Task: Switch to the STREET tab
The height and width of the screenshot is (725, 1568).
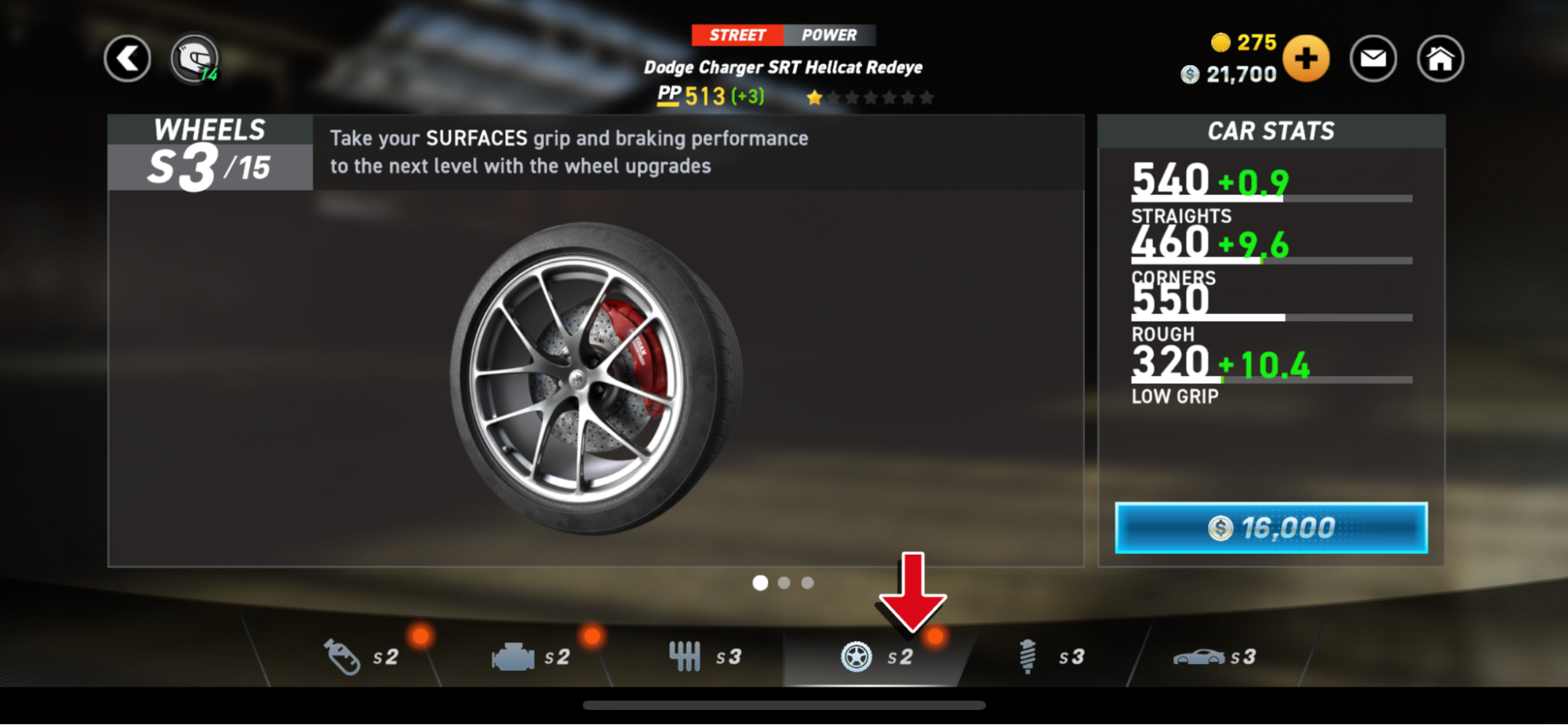Action: (x=737, y=35)
